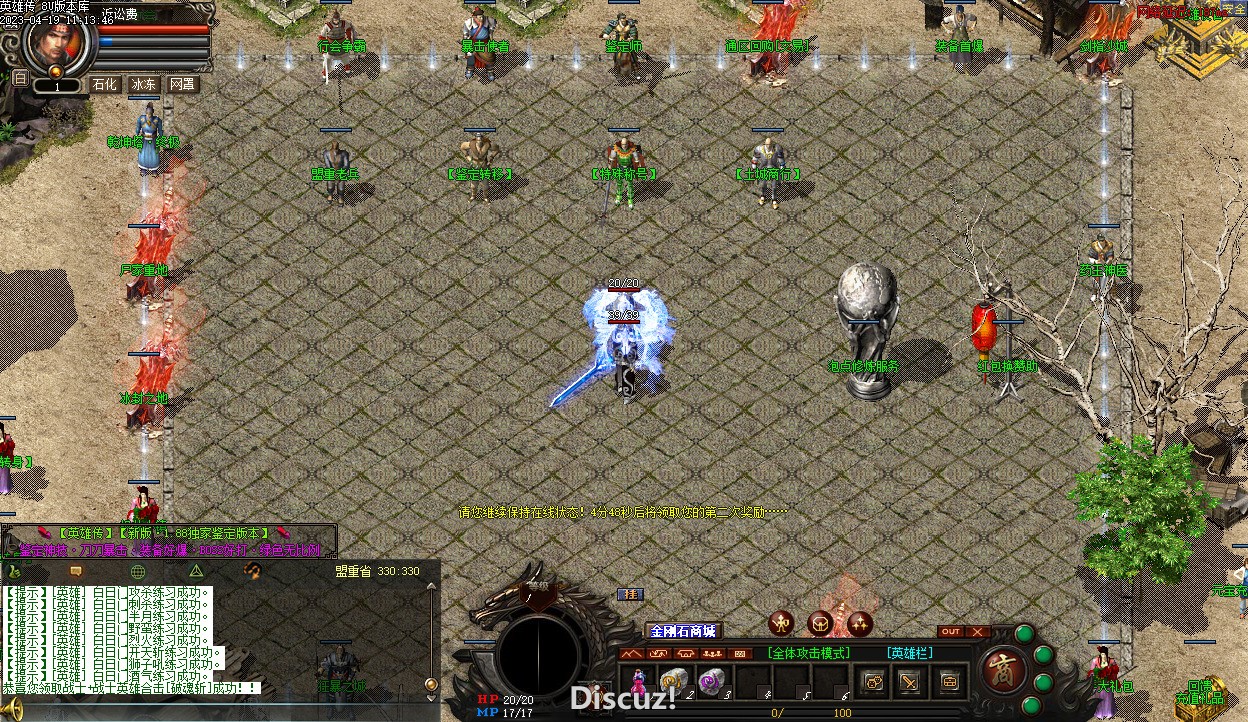Click the treasure chest menu icon
The height and width of the screenshot is (722, 1248).
point(947,682)
